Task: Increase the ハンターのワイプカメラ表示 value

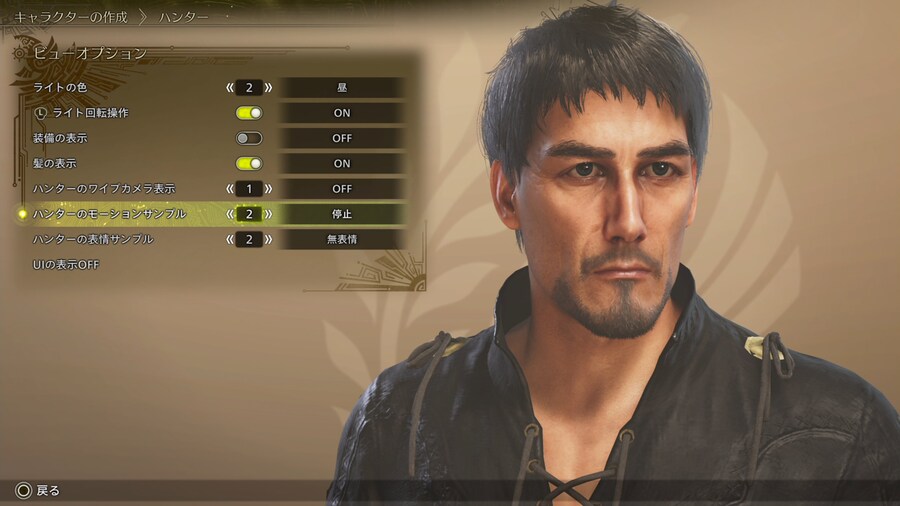Action: pyautogui.click(x=268, y=189)
